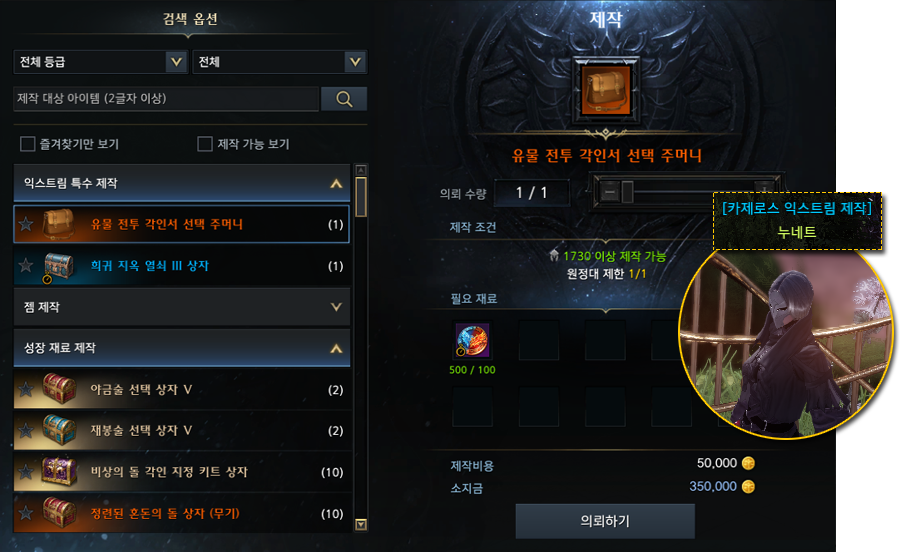Click the recipe list scroll-down arrow
This screenshot has height=552, width=900.
click(361, 523)
